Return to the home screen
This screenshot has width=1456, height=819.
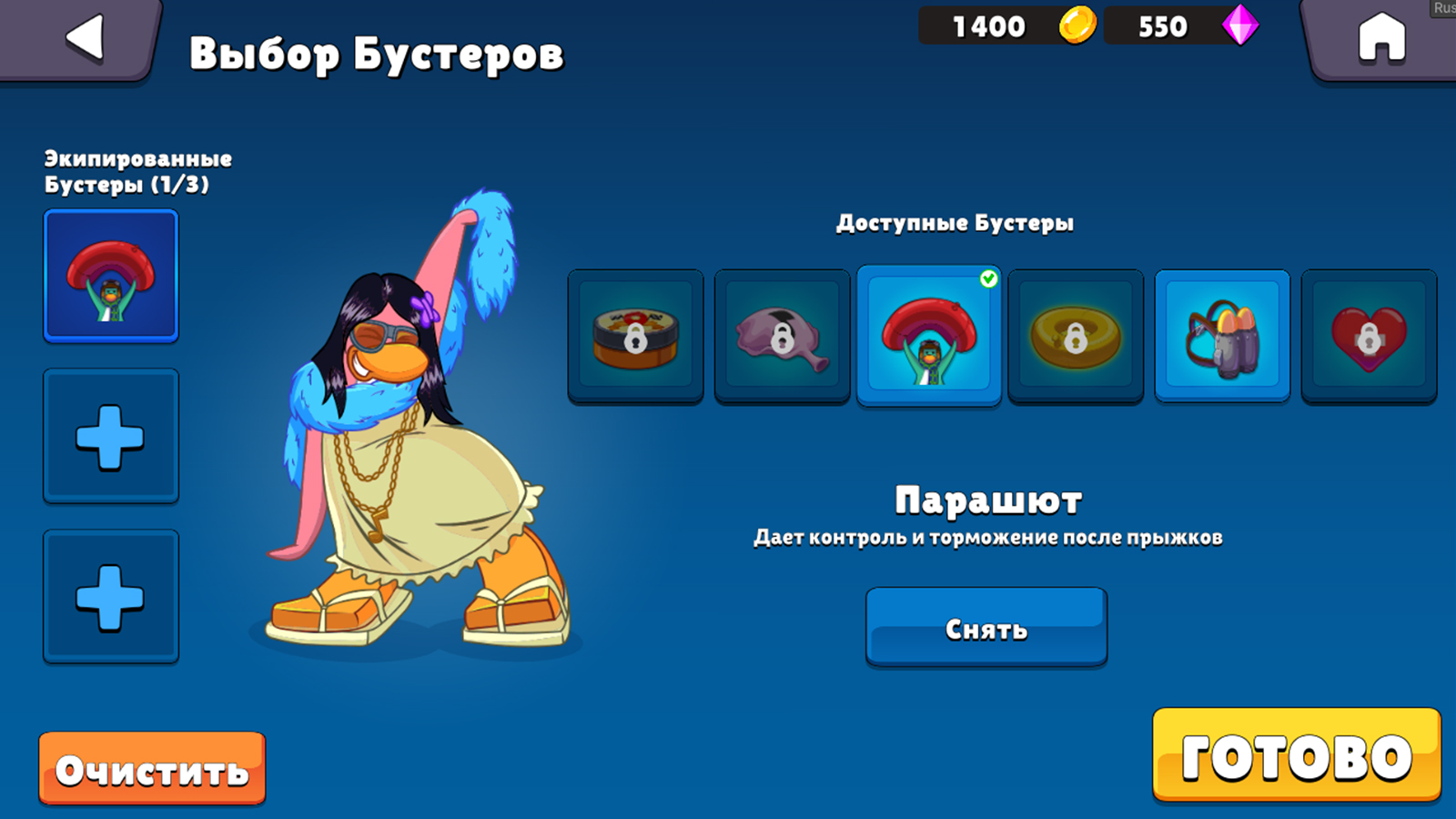[1380, 39]
